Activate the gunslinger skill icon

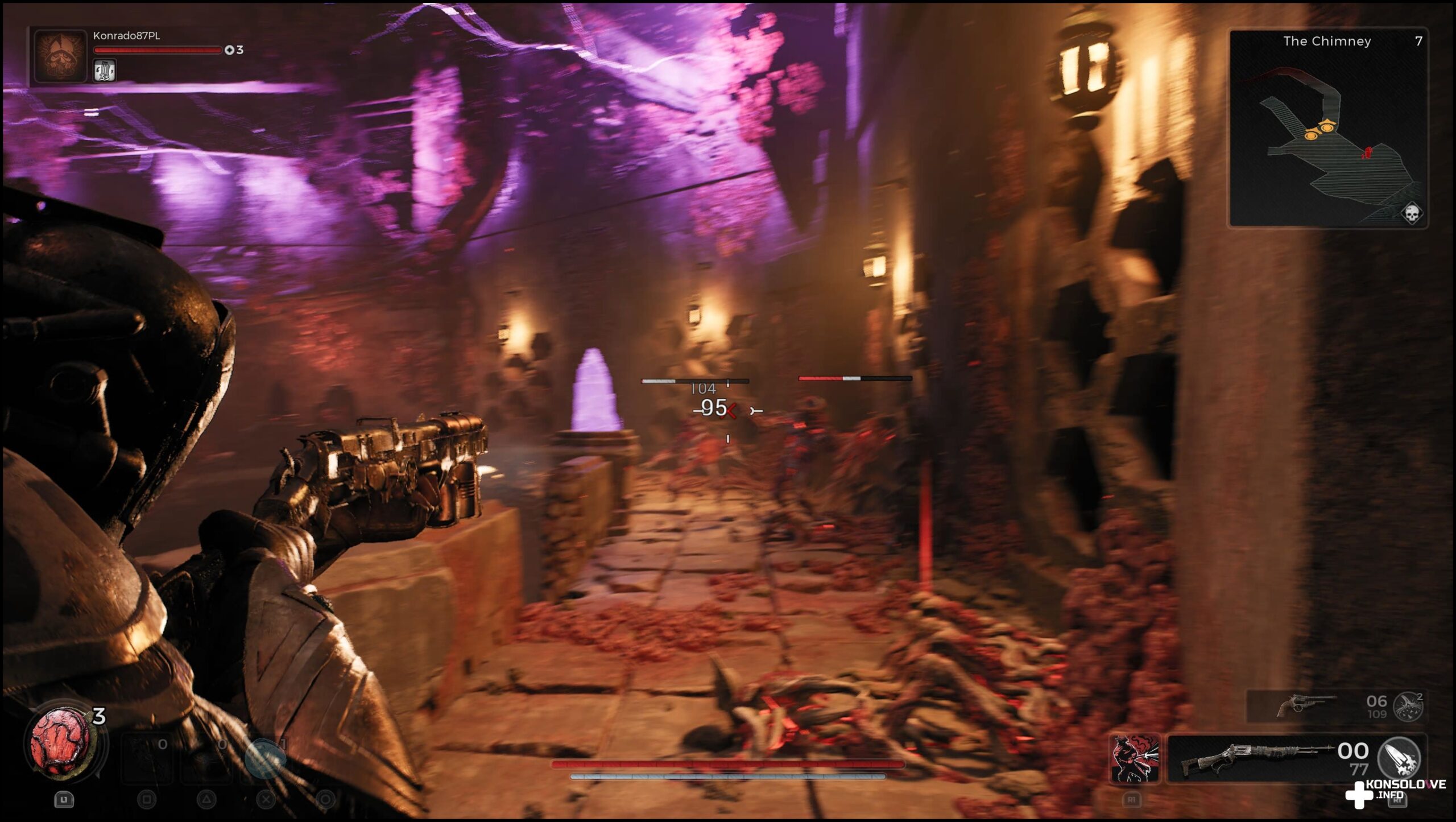(x=1135, y=759)
